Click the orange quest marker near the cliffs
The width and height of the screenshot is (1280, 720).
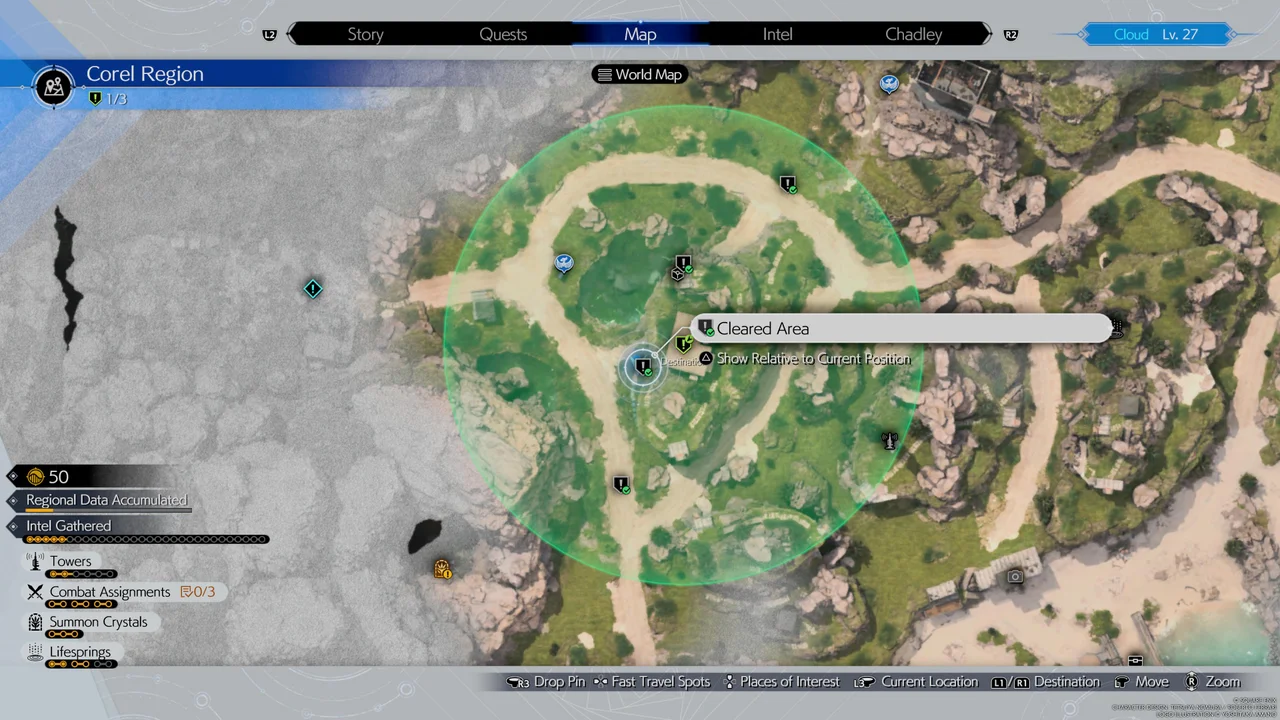point(442,570)
